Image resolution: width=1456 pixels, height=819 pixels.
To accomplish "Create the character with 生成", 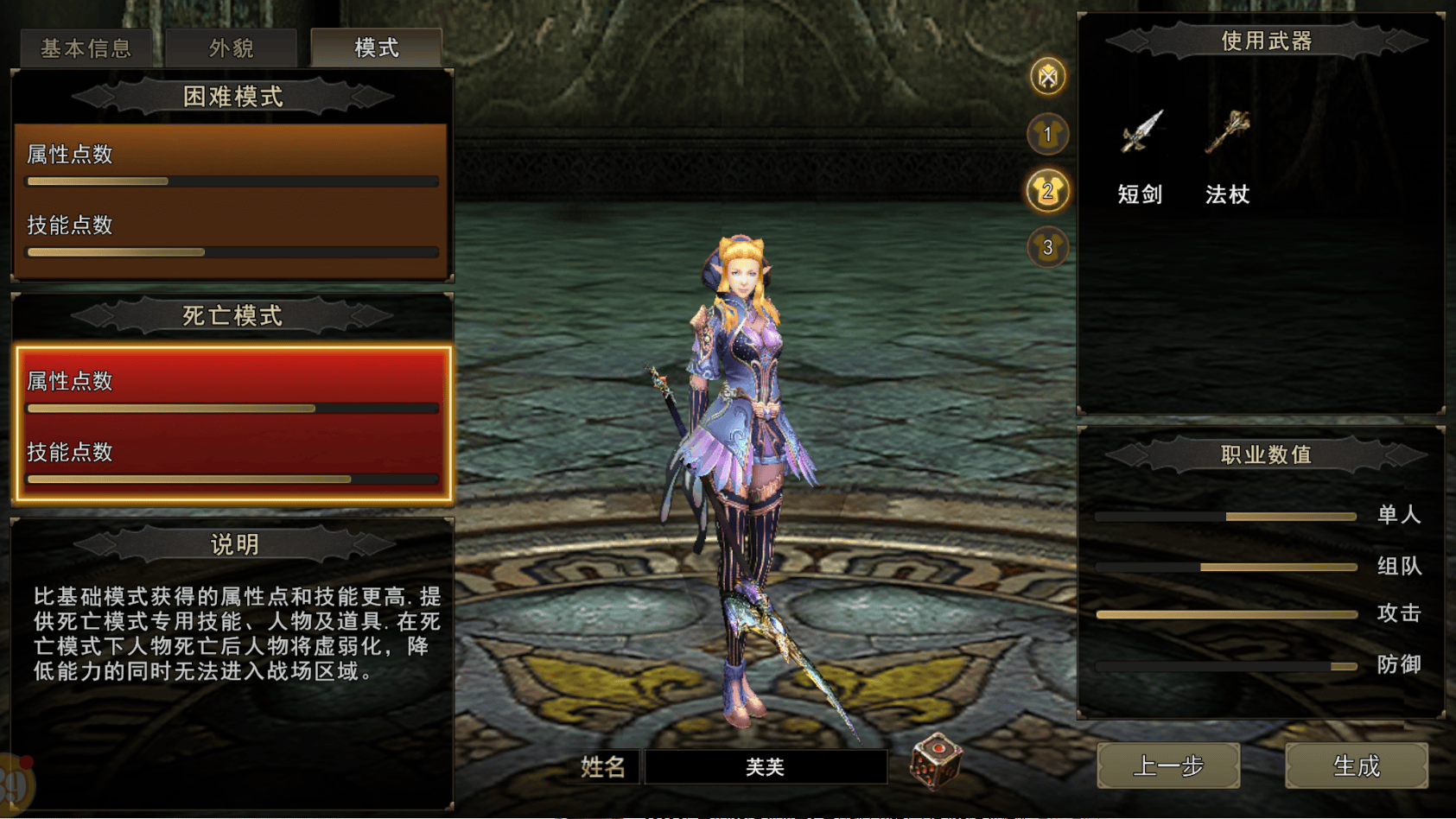I will (x=1356, y=765).
